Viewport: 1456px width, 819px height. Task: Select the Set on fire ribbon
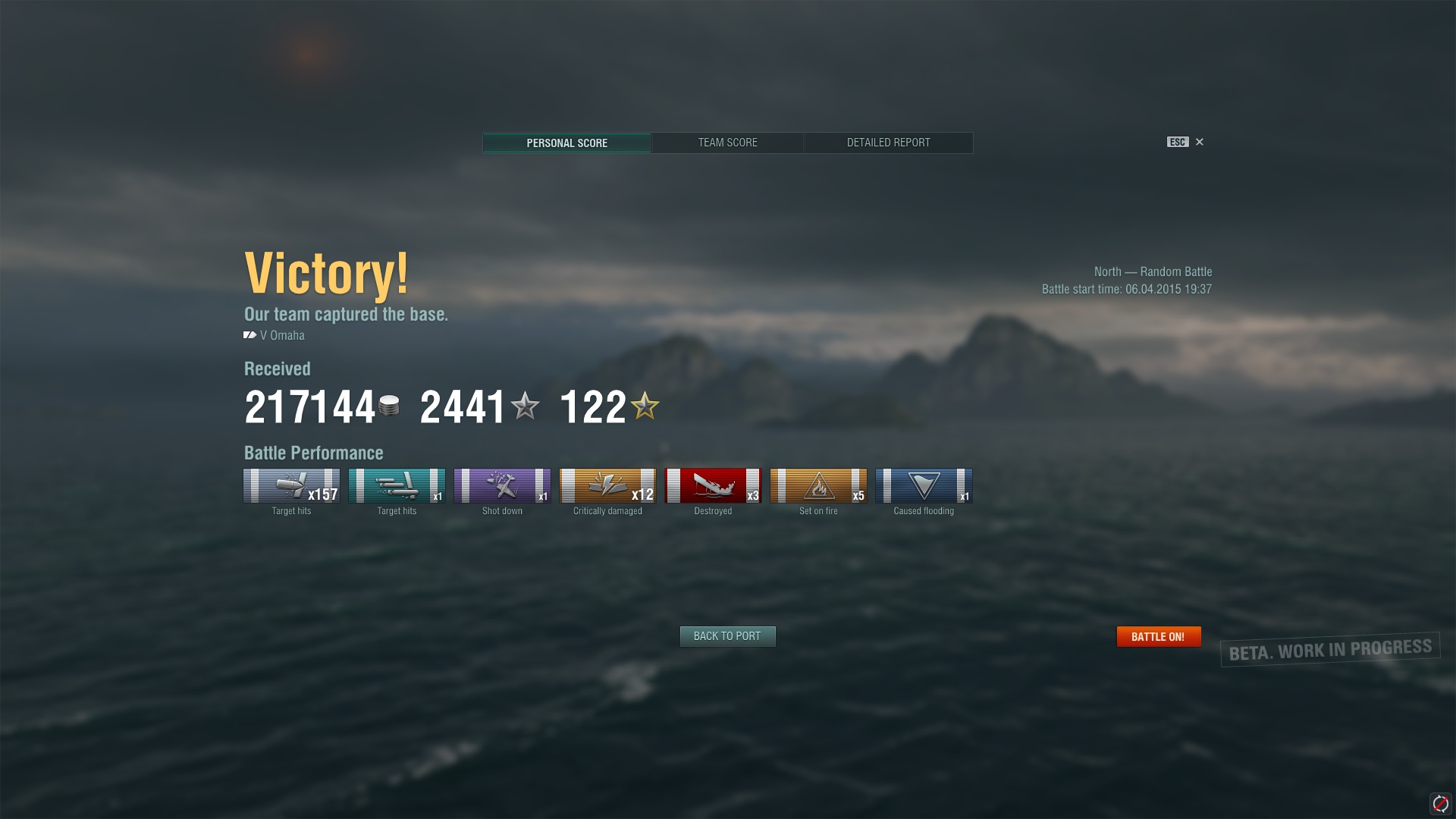click(818, 486)
